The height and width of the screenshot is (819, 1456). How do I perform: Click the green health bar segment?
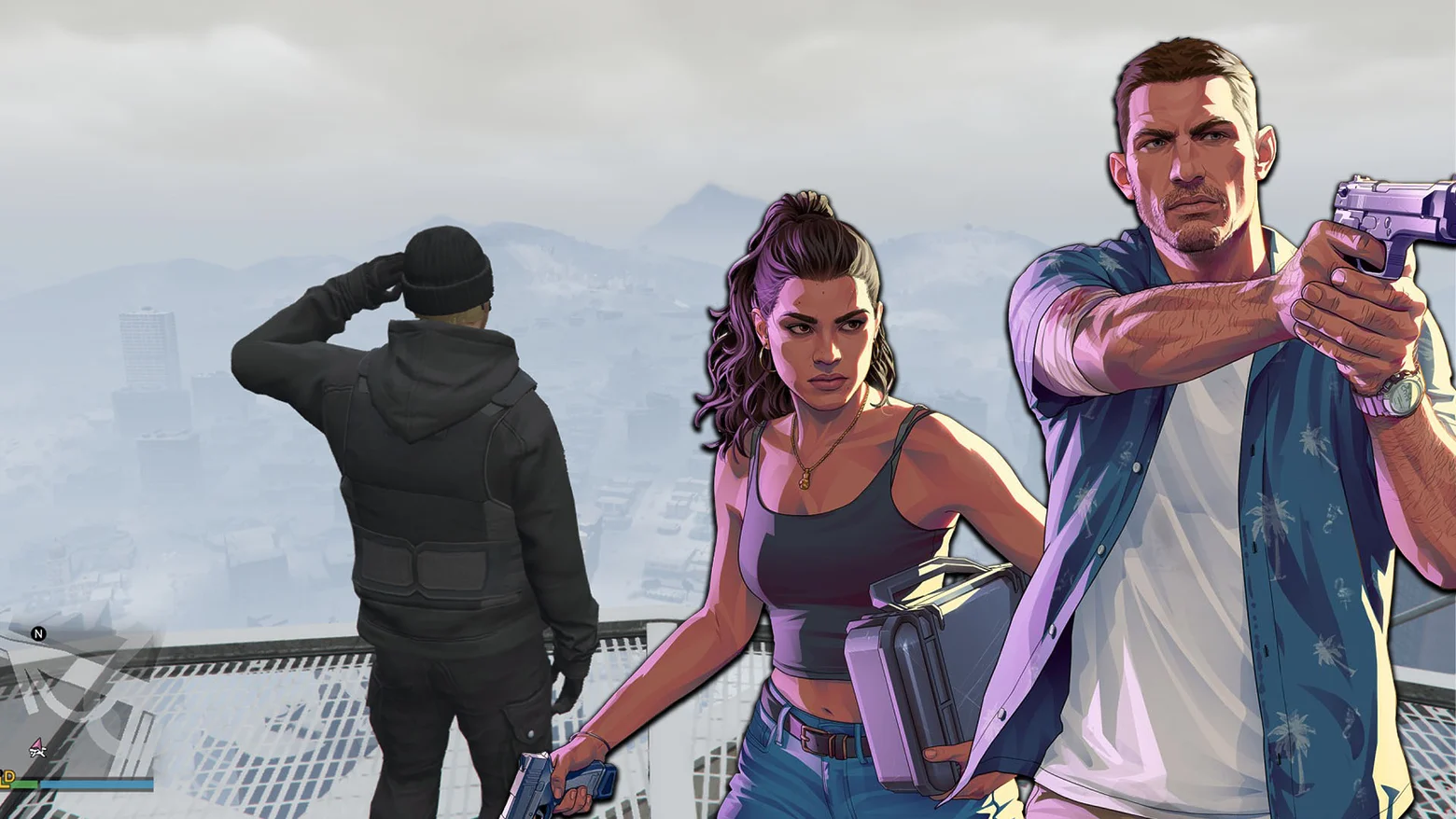coord(25,784)
